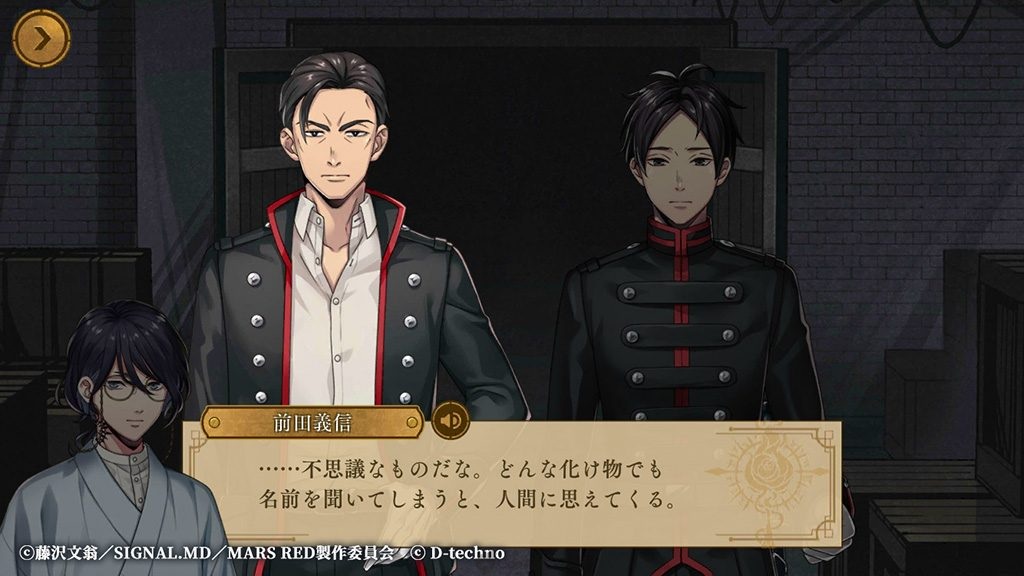Replay the voice line with the speaker icon
1024x576 pixels.
[x=451, y=420]
